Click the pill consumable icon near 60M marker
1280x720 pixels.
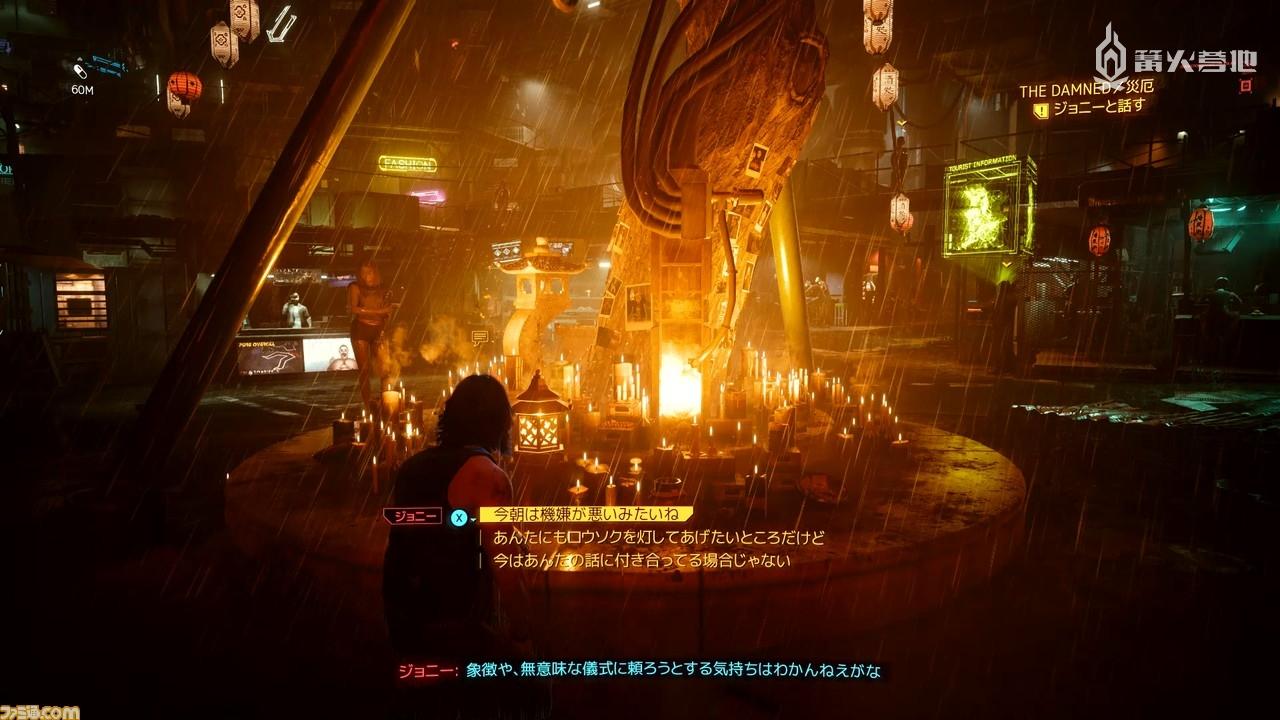tap(79, 71)
